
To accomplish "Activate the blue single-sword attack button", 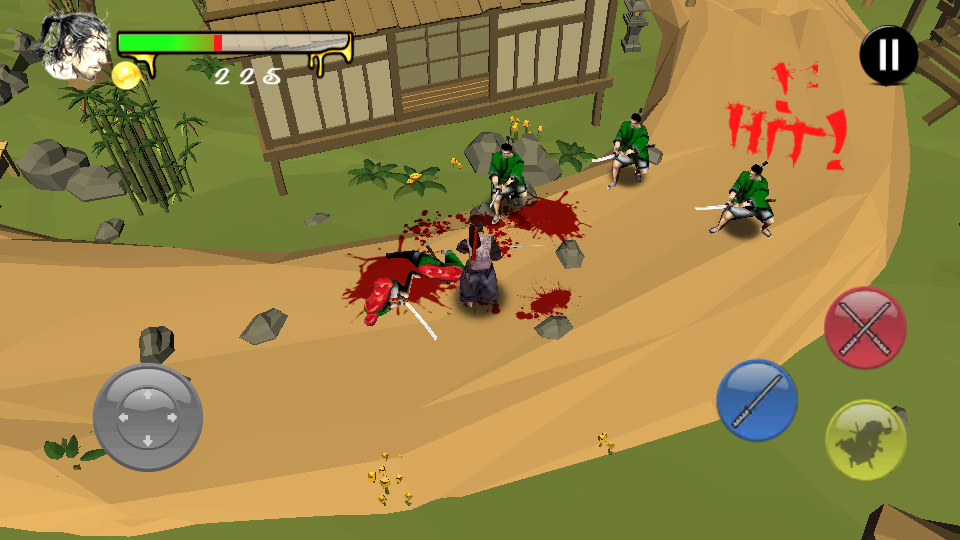I will (757, 400).
